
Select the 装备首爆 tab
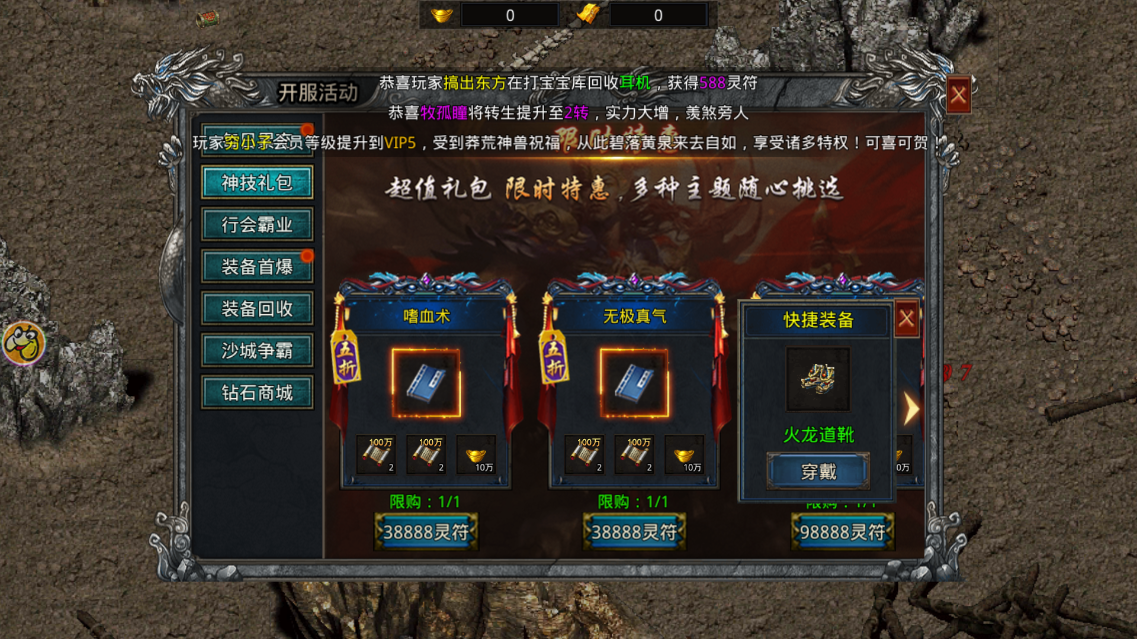(x=258, y=267)
